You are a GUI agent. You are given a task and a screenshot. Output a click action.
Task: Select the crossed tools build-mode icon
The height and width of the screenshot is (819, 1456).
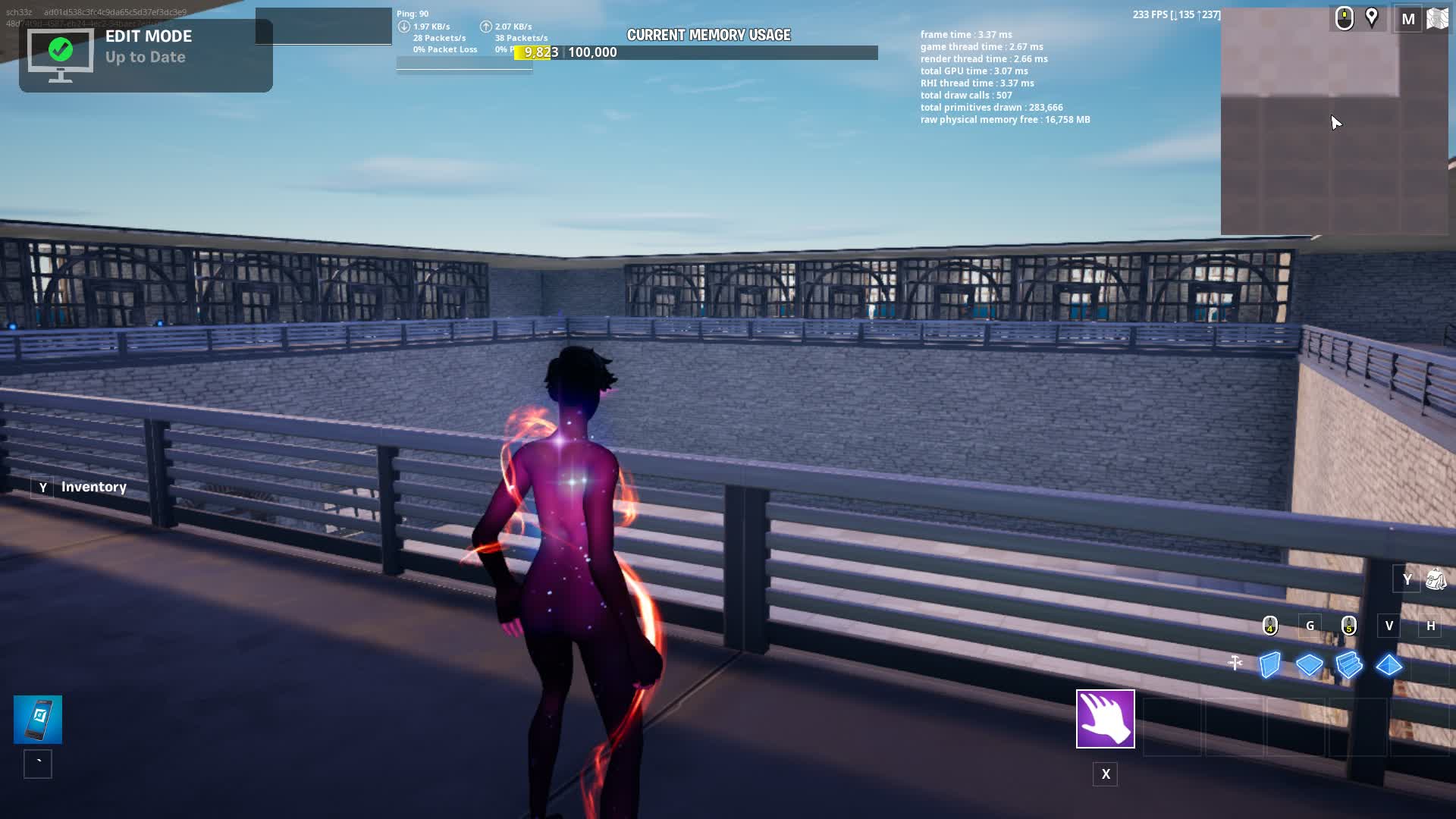pos(1235,664)
